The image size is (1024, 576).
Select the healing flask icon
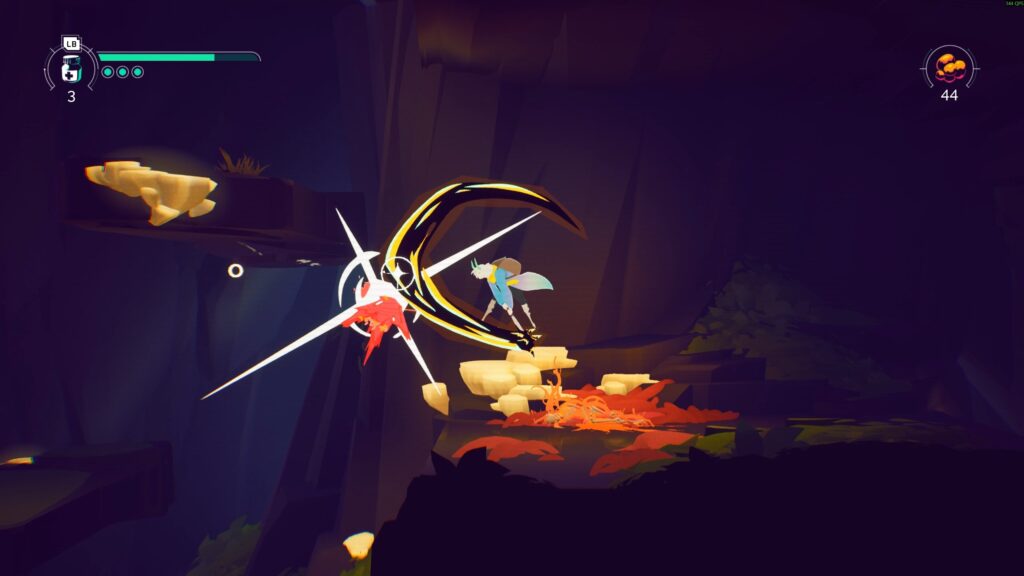tap(71, 68)
